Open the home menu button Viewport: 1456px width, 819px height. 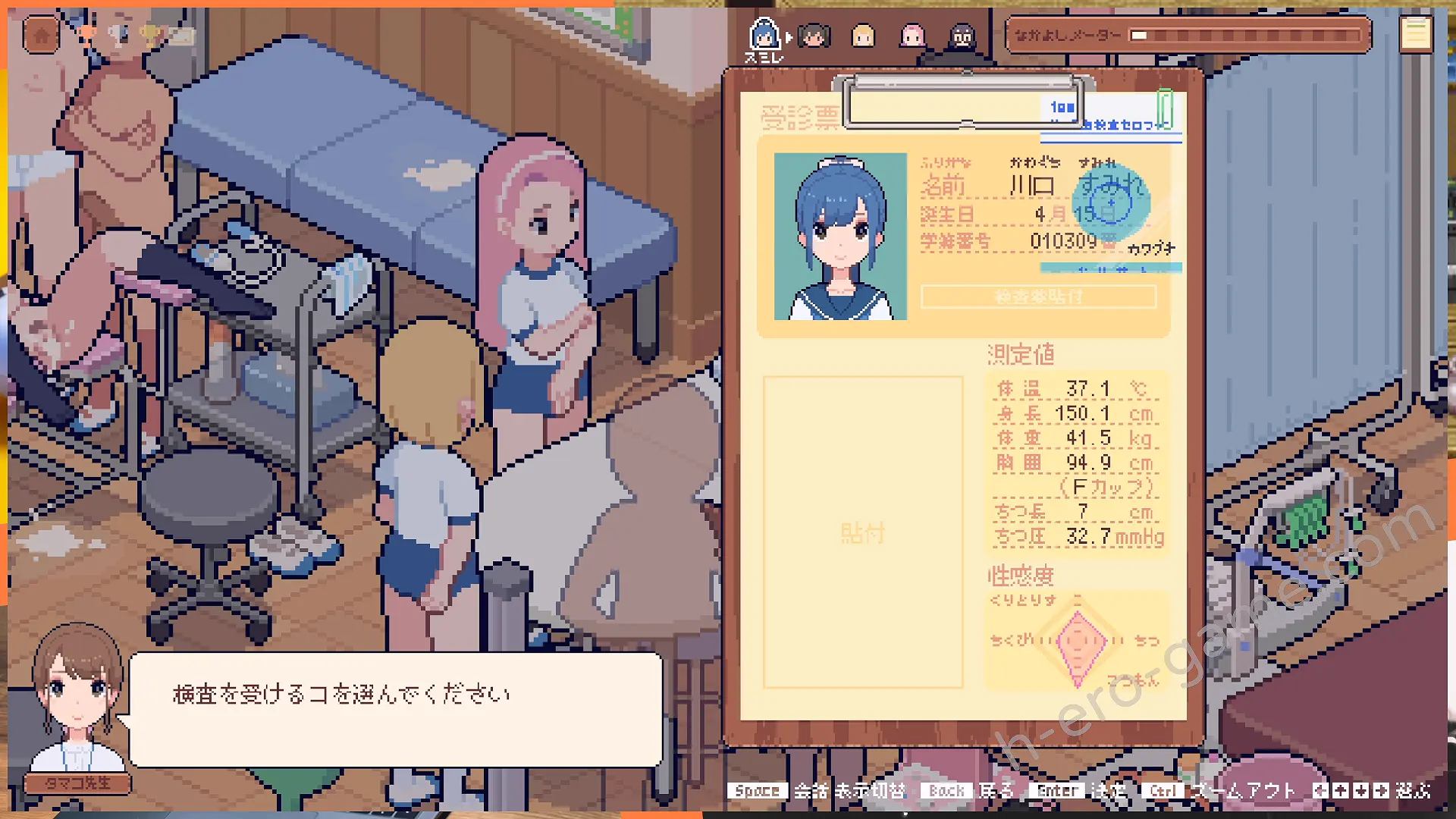click(x=42, y=35)
